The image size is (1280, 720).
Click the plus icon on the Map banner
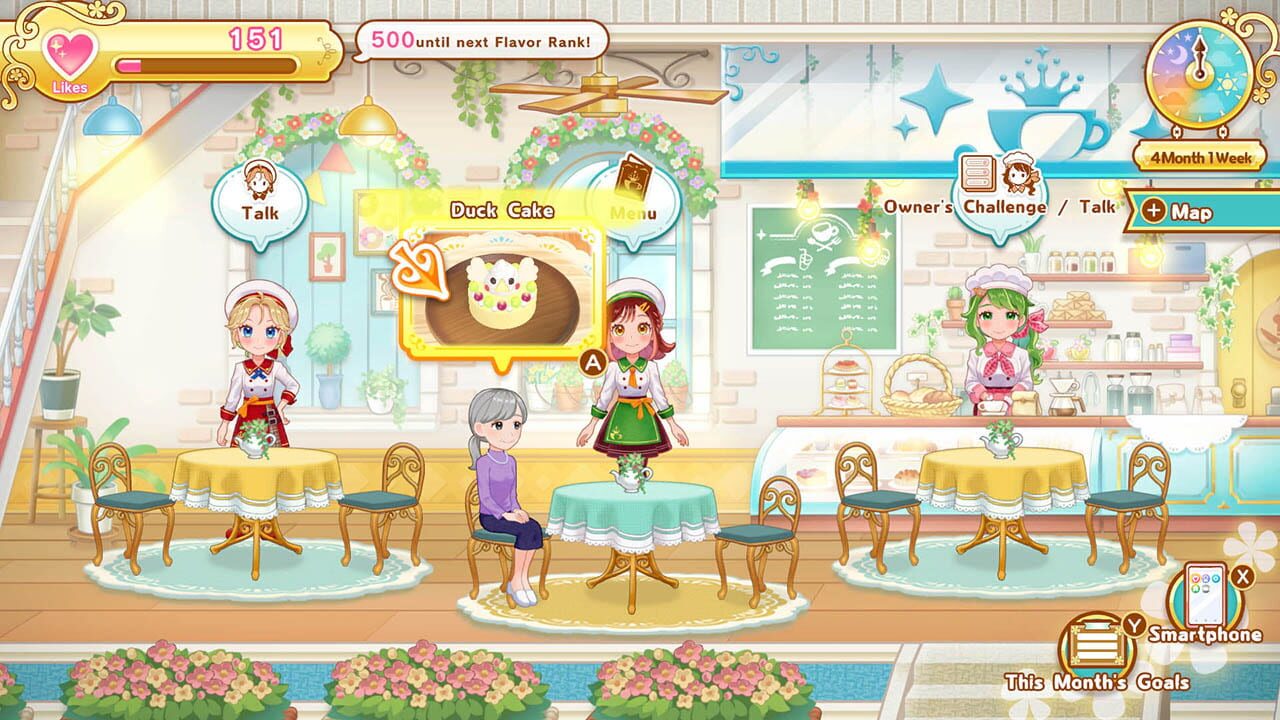coord(1153,212)
